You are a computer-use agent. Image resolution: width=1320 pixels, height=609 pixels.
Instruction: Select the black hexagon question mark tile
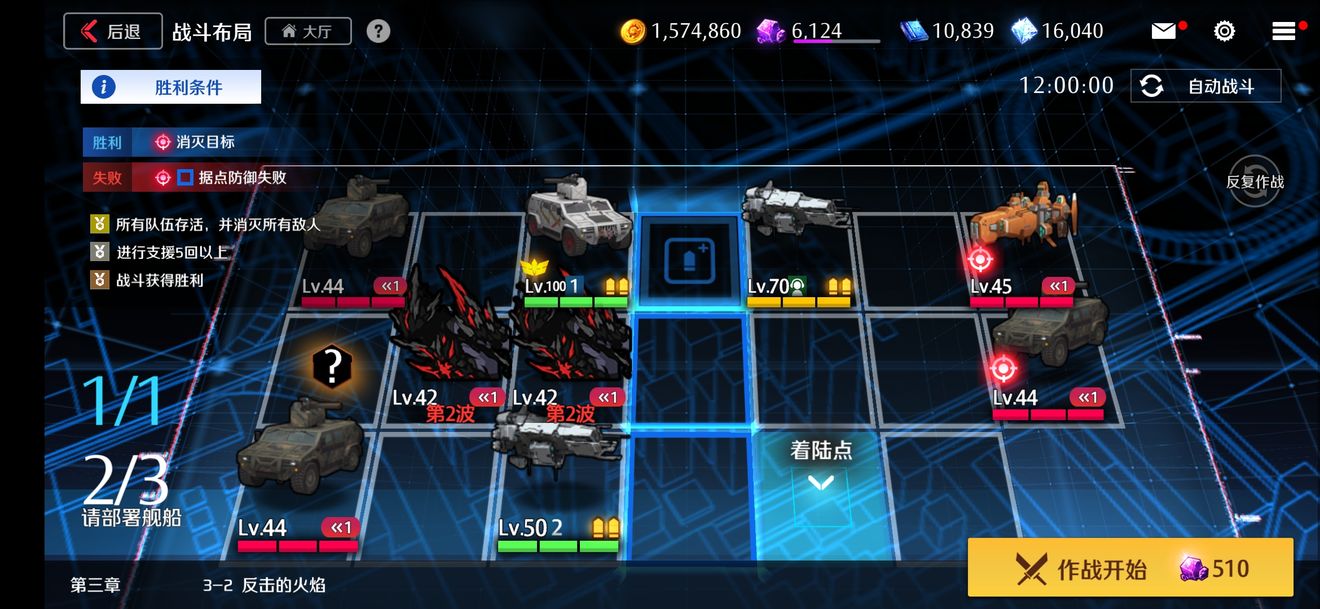[x=329, y=367]
